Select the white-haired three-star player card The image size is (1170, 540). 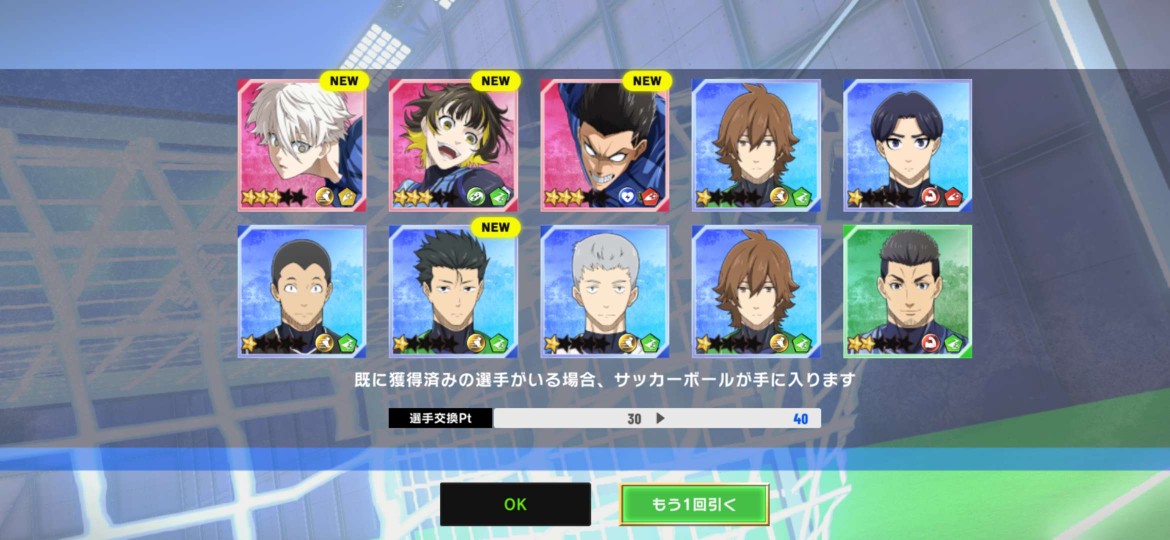tap(302, 145)
